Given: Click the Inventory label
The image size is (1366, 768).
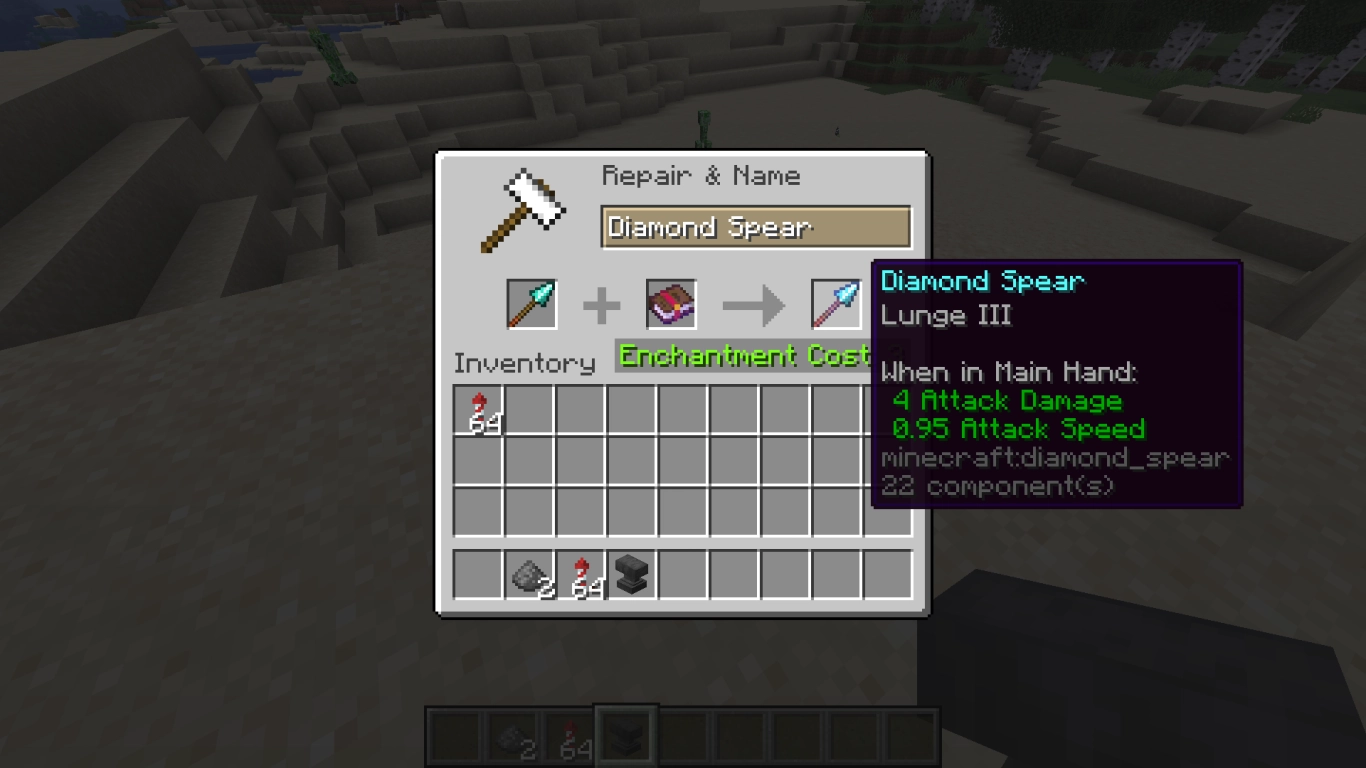Looking at the screenshot, I should pos(524,363).
